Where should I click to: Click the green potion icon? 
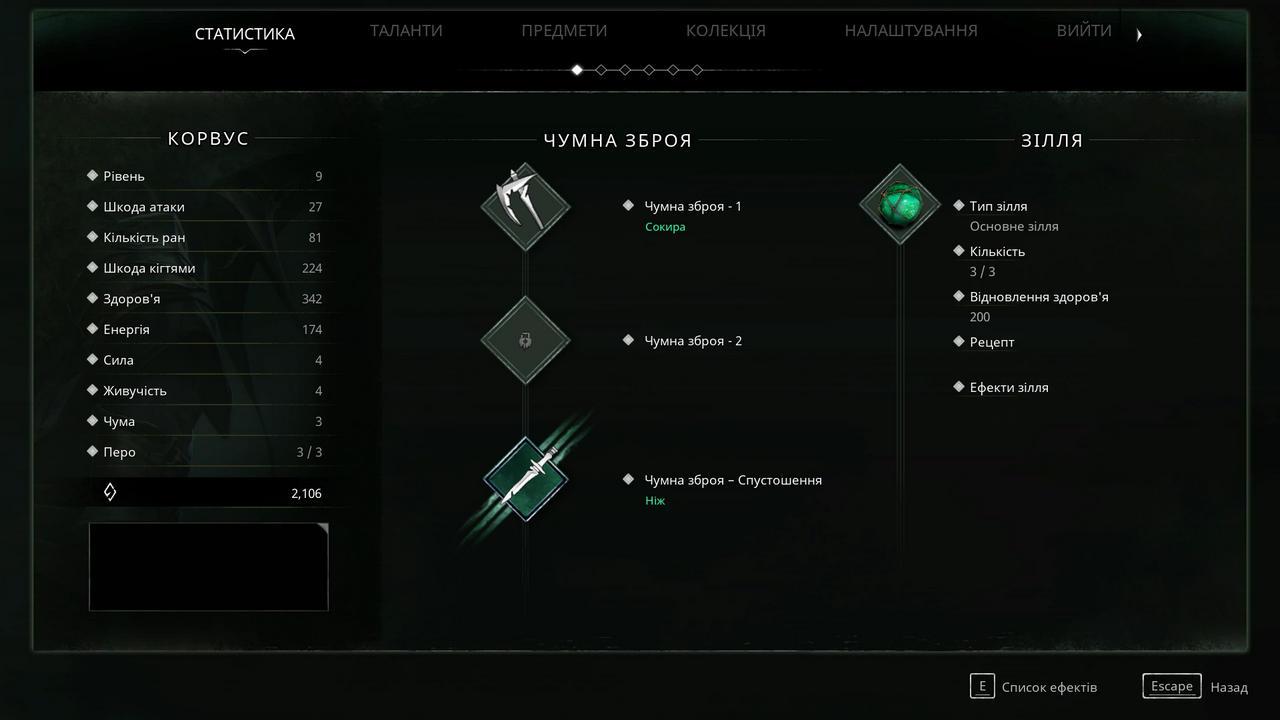click(x=899, y=205)
